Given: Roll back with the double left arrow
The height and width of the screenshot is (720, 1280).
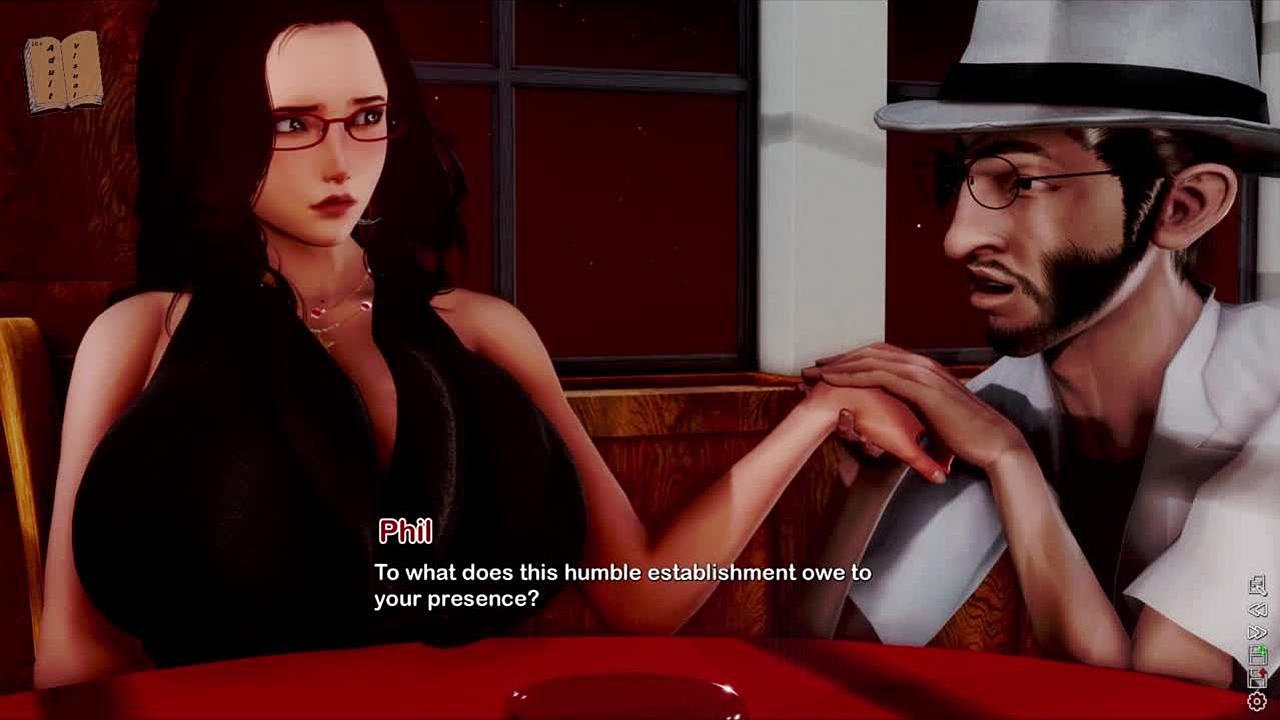Looking at the screenshot, I should [x=1257, y=609].
